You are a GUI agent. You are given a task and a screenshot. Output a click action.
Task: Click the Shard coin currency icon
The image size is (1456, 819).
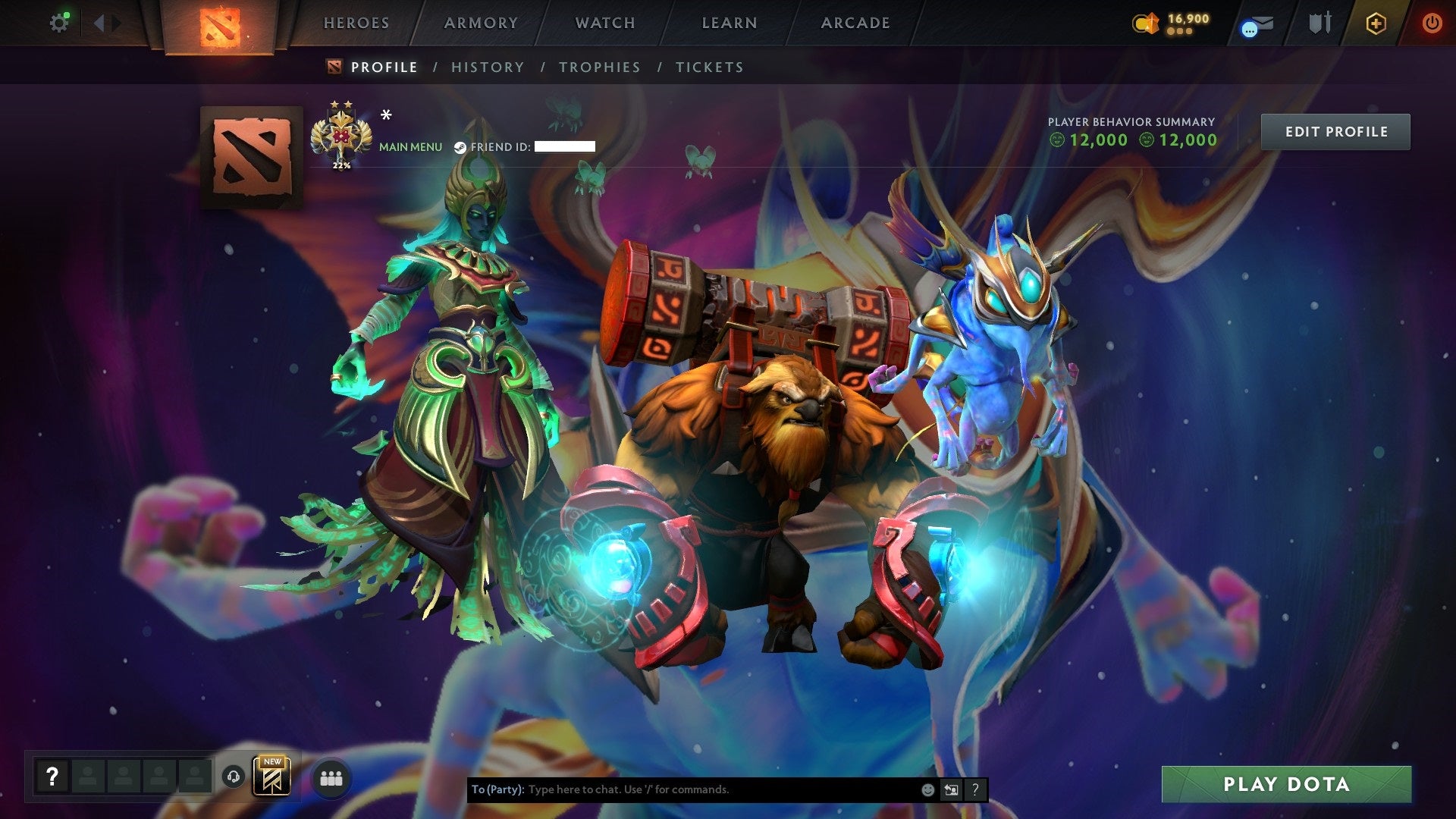click(1145, 23)
